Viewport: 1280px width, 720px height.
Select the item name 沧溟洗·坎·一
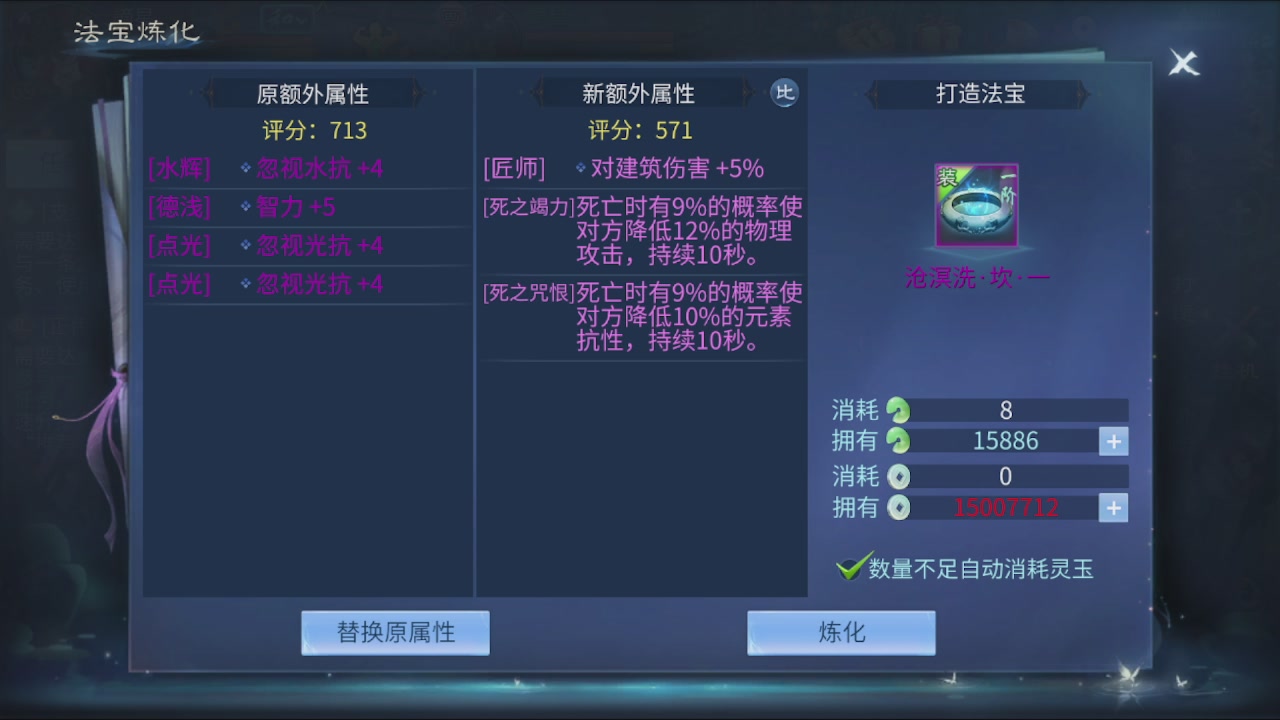click(976, 277)
